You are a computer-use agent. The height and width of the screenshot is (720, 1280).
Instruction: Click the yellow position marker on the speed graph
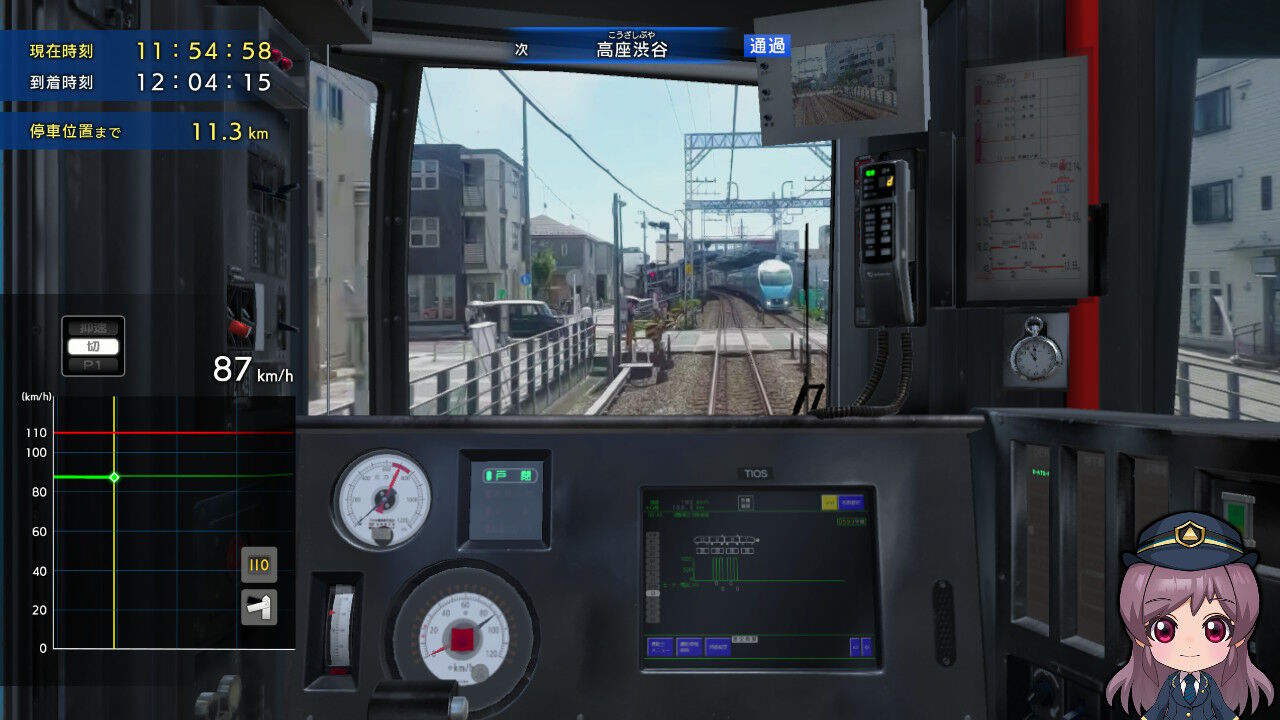click(x=113, y=478)
